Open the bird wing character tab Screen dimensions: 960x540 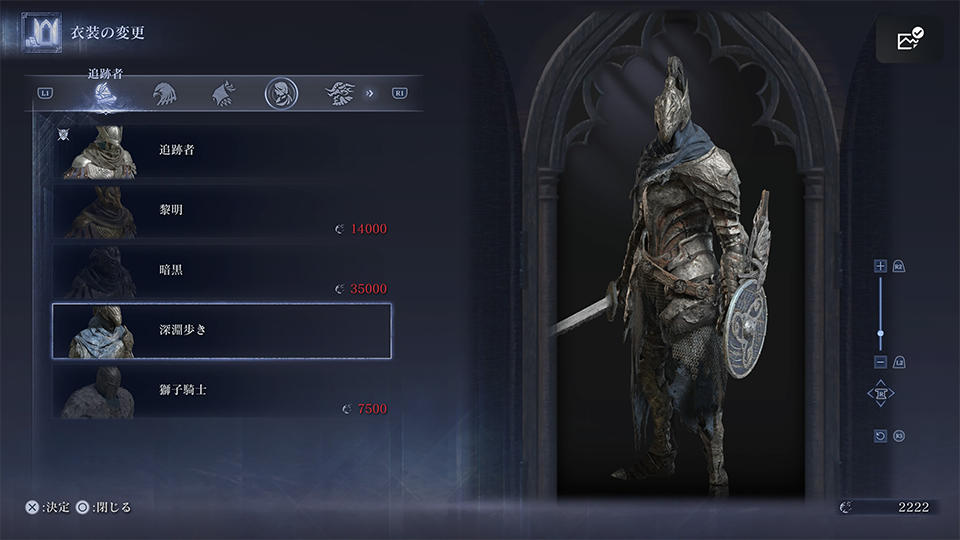(x=222, y=94)
